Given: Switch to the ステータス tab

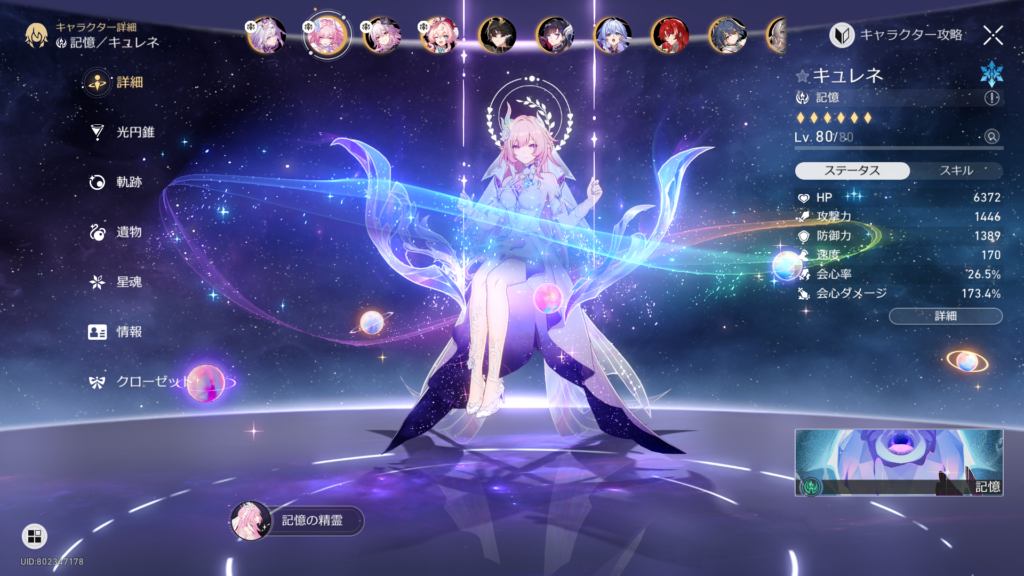Looking at the screenshot, I should (x=852, y=171).
